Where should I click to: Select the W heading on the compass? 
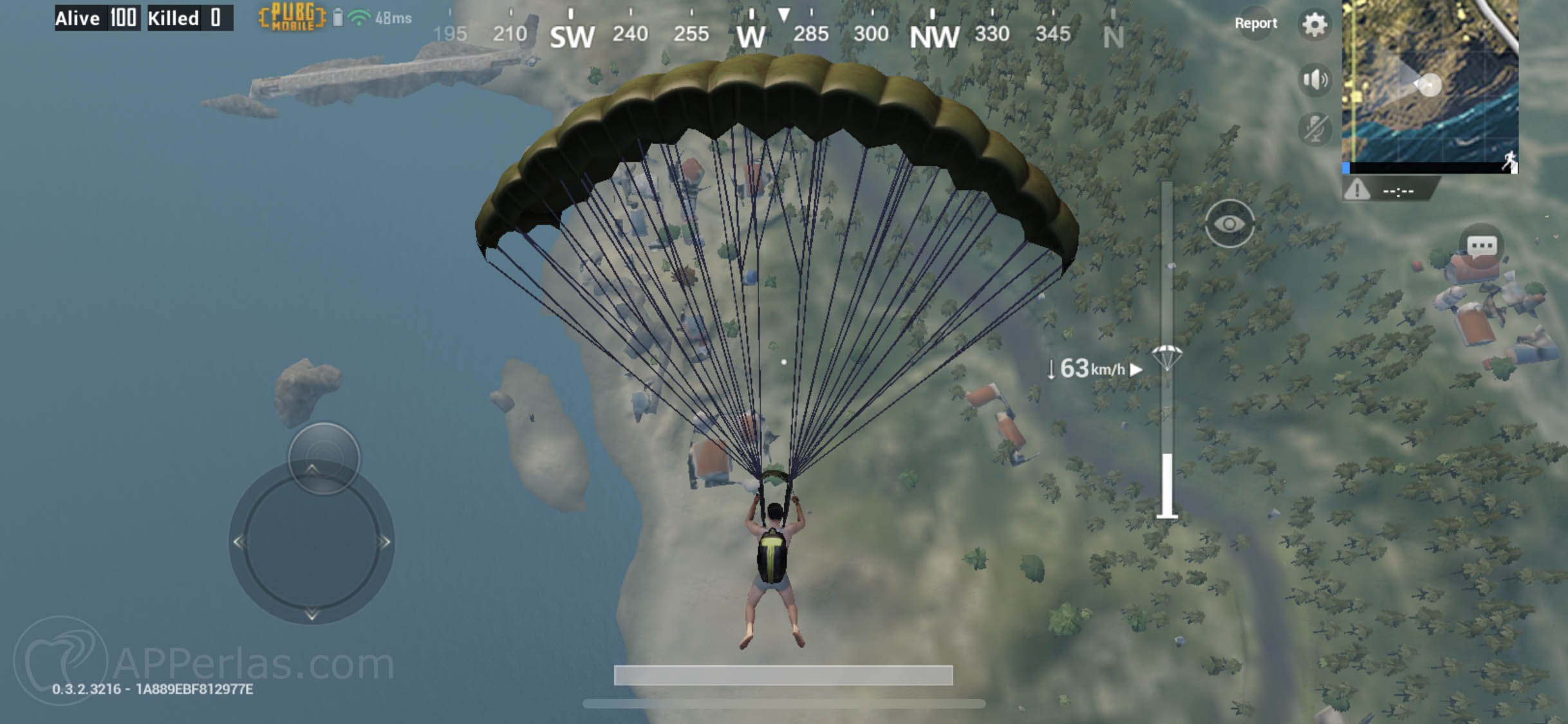coord(752,35)
